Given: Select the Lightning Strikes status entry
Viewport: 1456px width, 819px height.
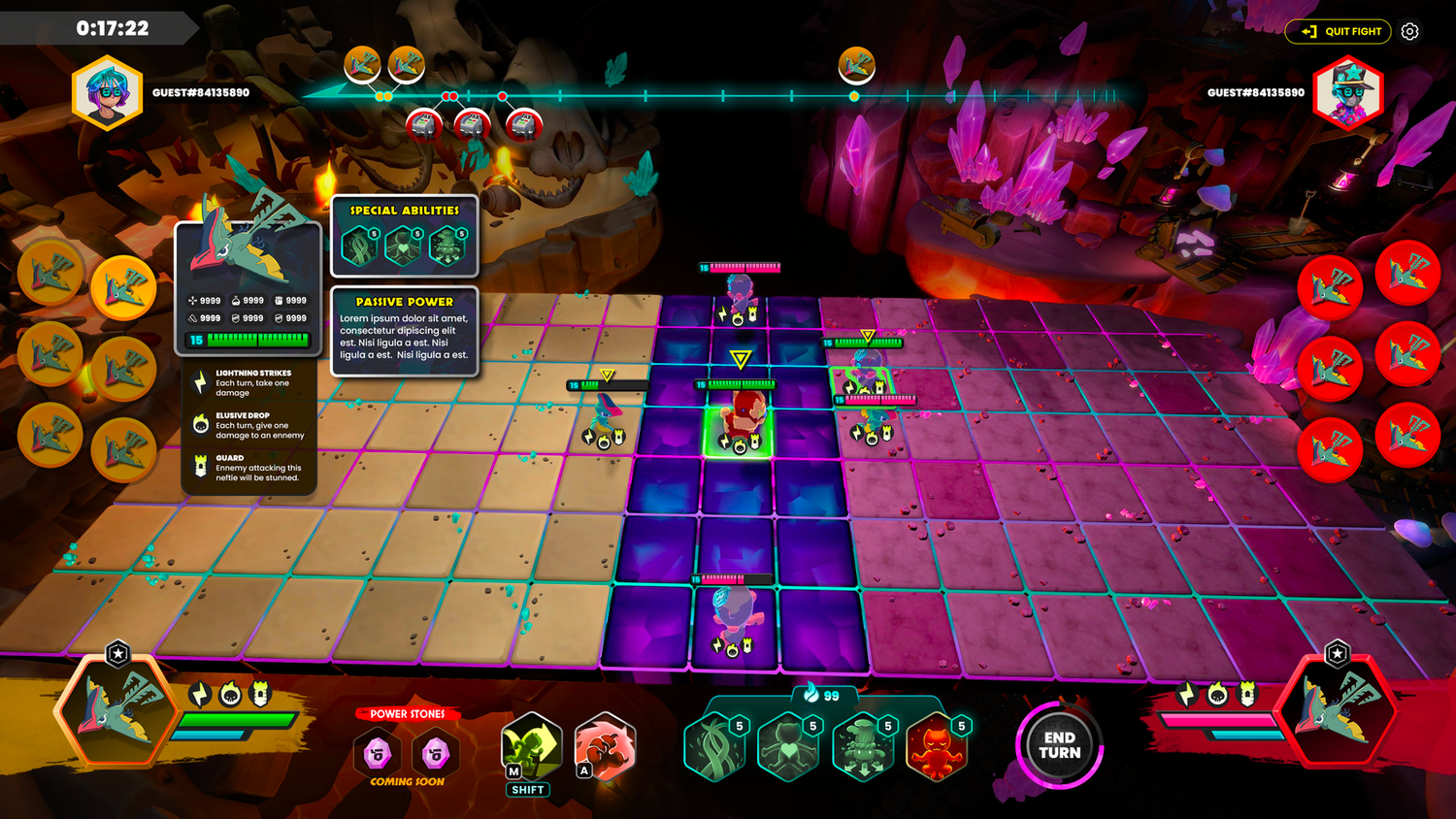Looking at the screenshot, I should 249,382.
